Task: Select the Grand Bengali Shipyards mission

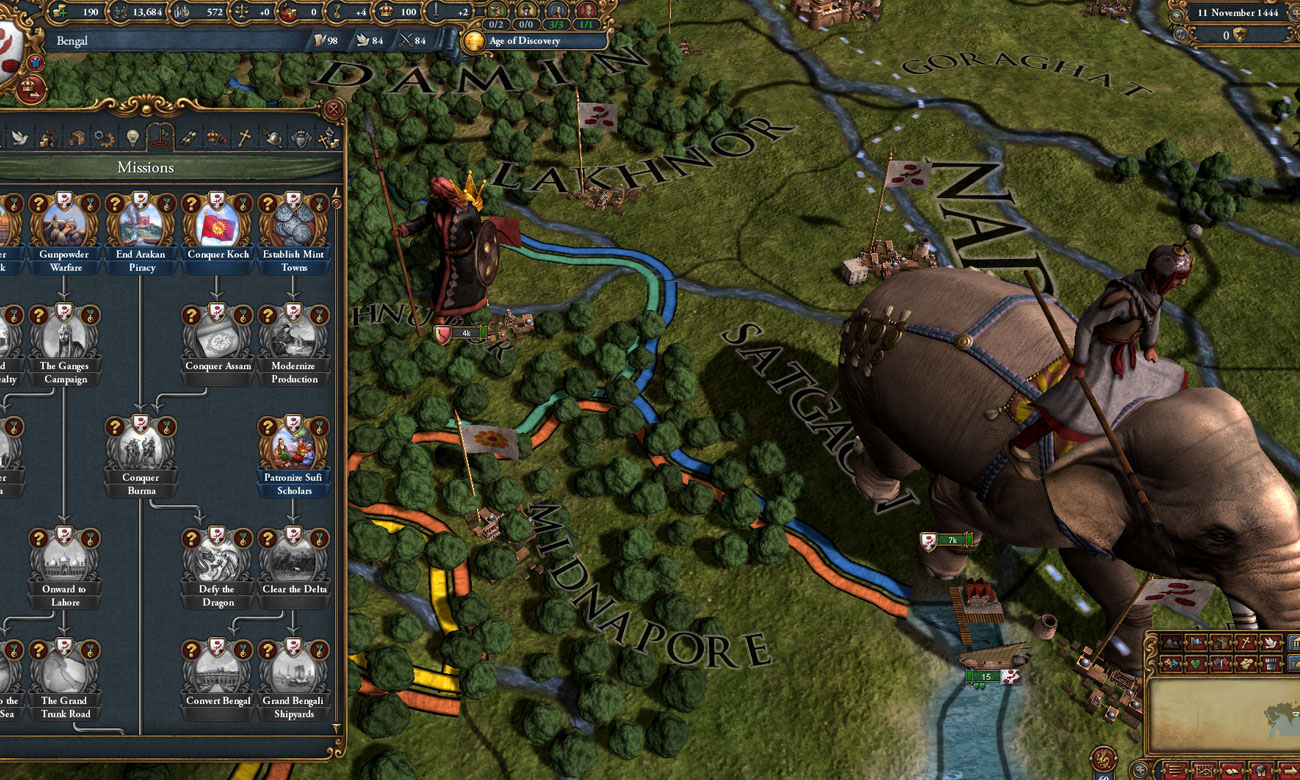Action: 293,670
